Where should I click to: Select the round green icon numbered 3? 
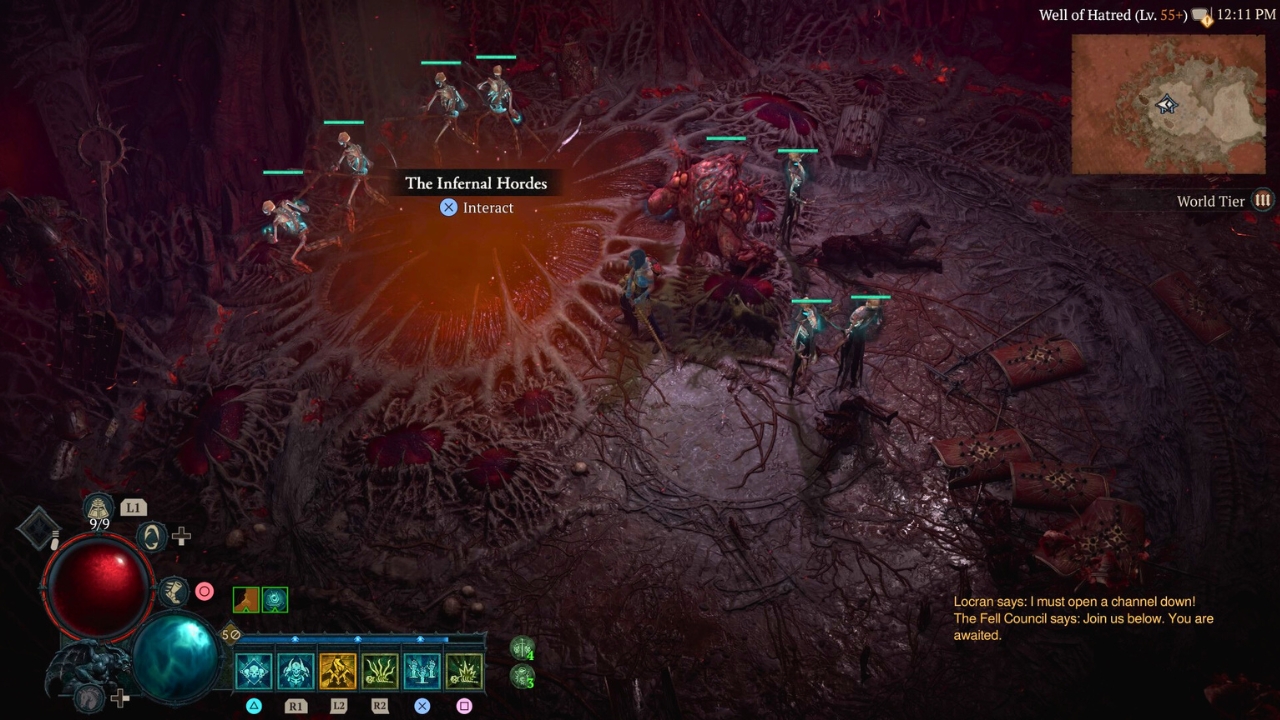[522, 676]
